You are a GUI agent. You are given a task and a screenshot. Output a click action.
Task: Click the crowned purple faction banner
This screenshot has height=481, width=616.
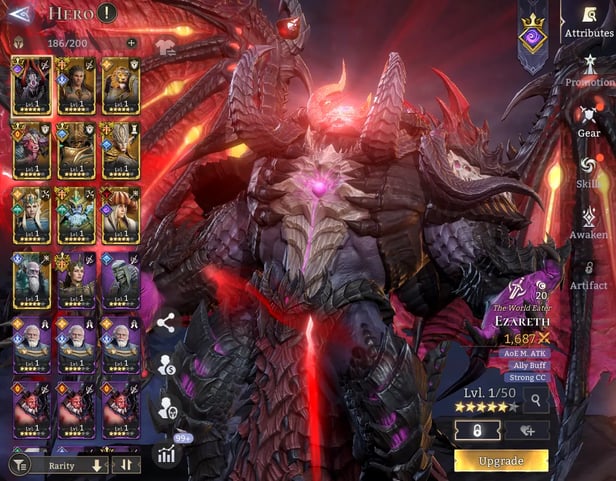532,36
